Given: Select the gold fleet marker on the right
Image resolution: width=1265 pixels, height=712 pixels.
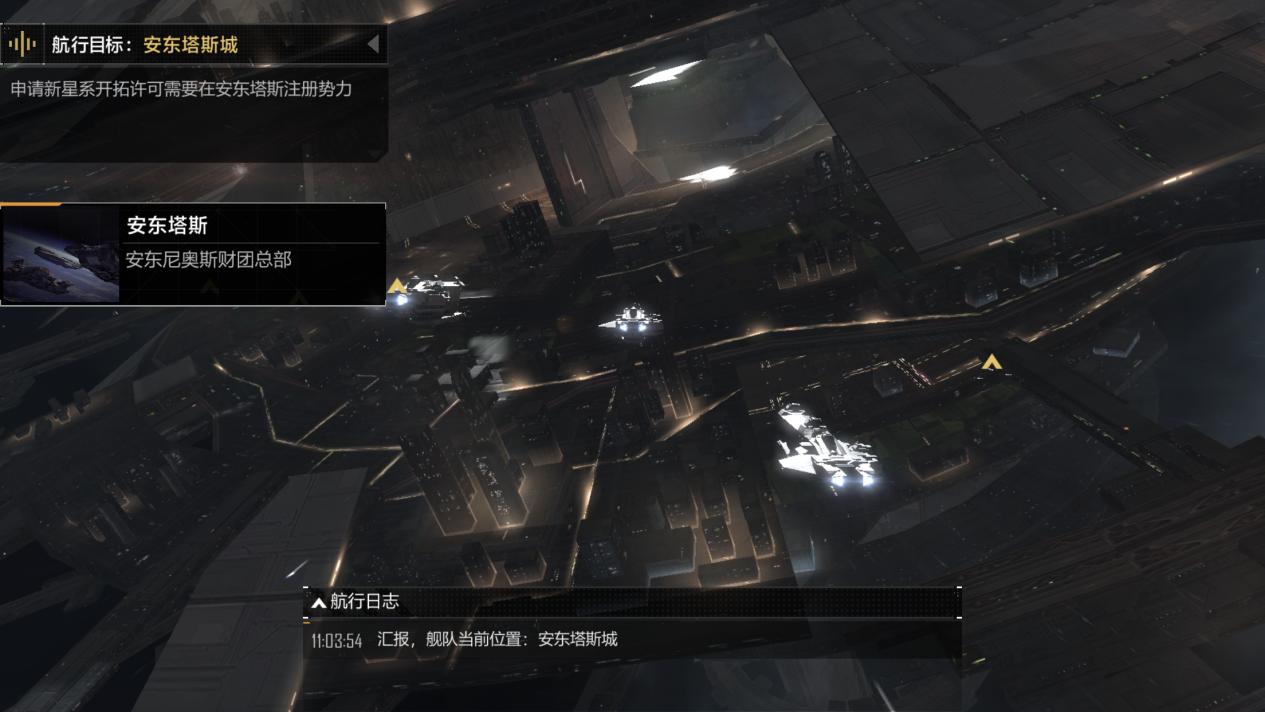Looking at the screenshot, I should click(990, 362).
